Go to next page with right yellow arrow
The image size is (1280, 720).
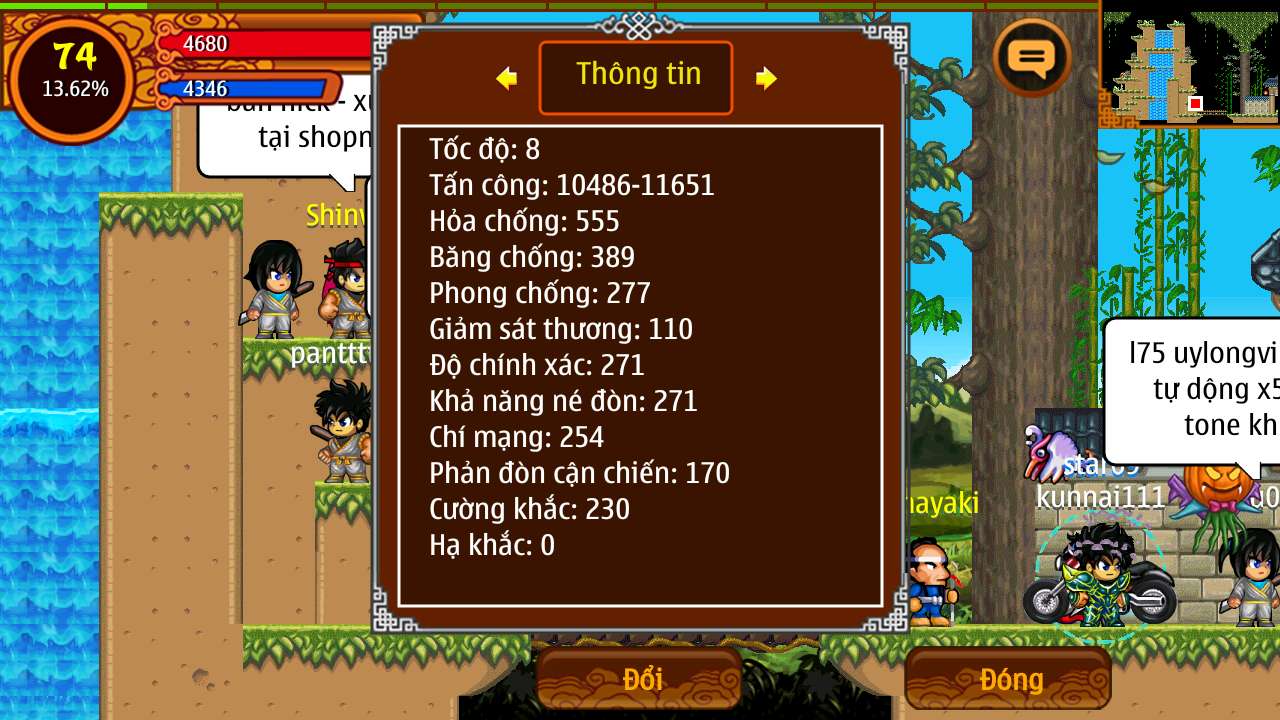pos(766,78)
